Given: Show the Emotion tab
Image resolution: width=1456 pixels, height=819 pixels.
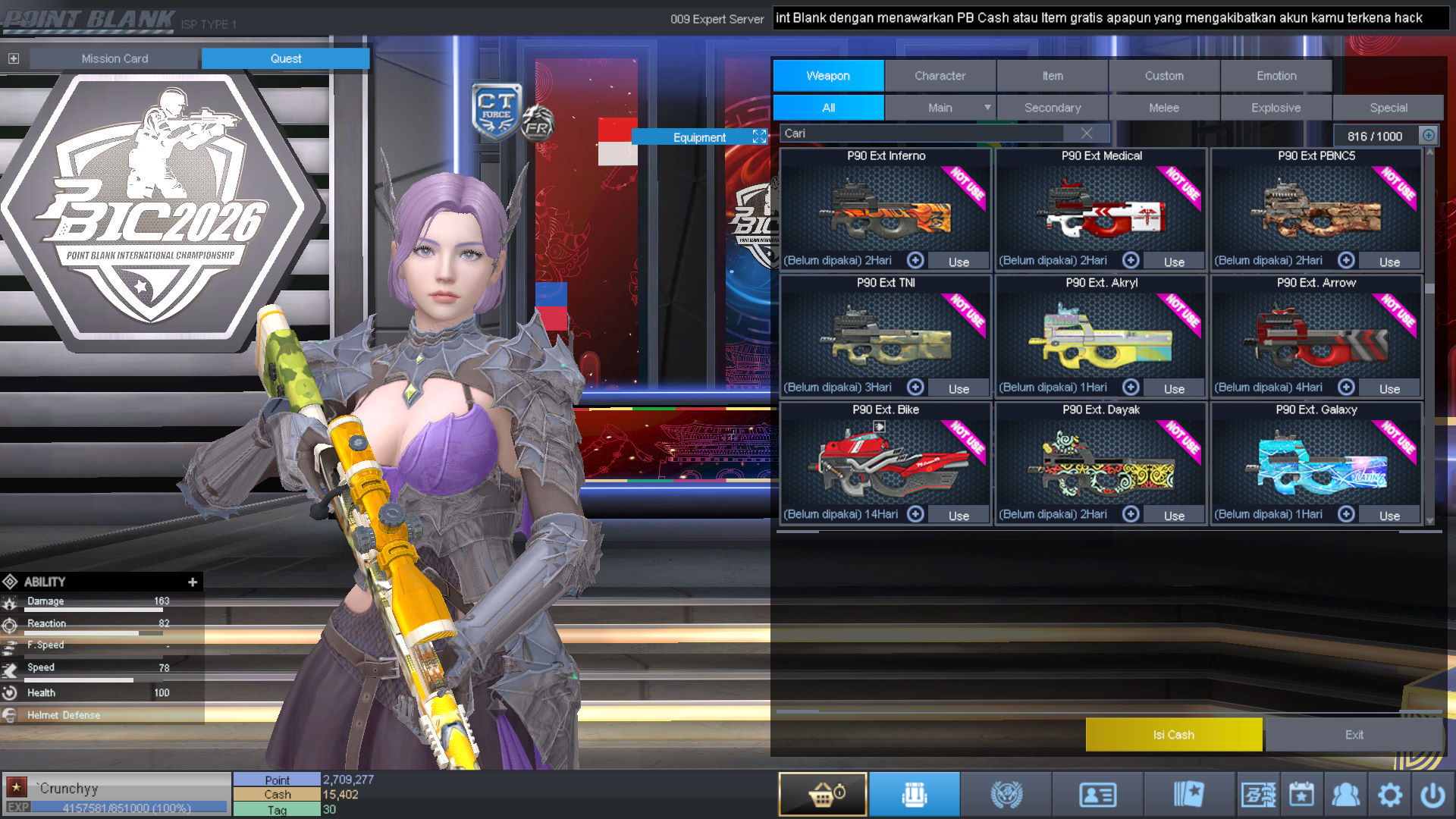Looking at the screenshot, I should pos(1276,76).
